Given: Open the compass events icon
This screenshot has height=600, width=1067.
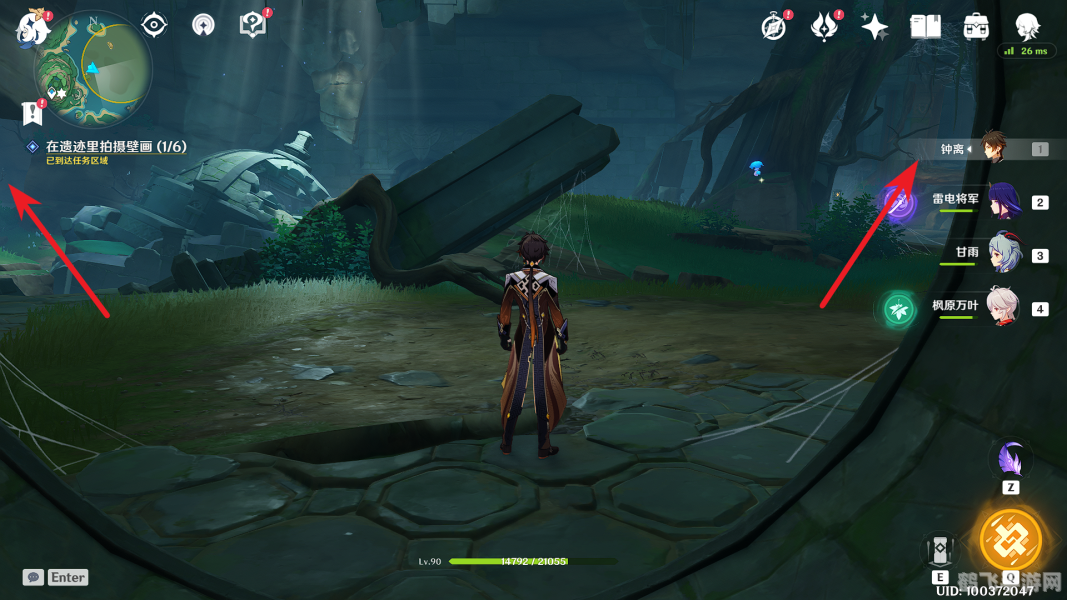Looking at the screenshot, I should pyautogui.click(x=773, y=27).
